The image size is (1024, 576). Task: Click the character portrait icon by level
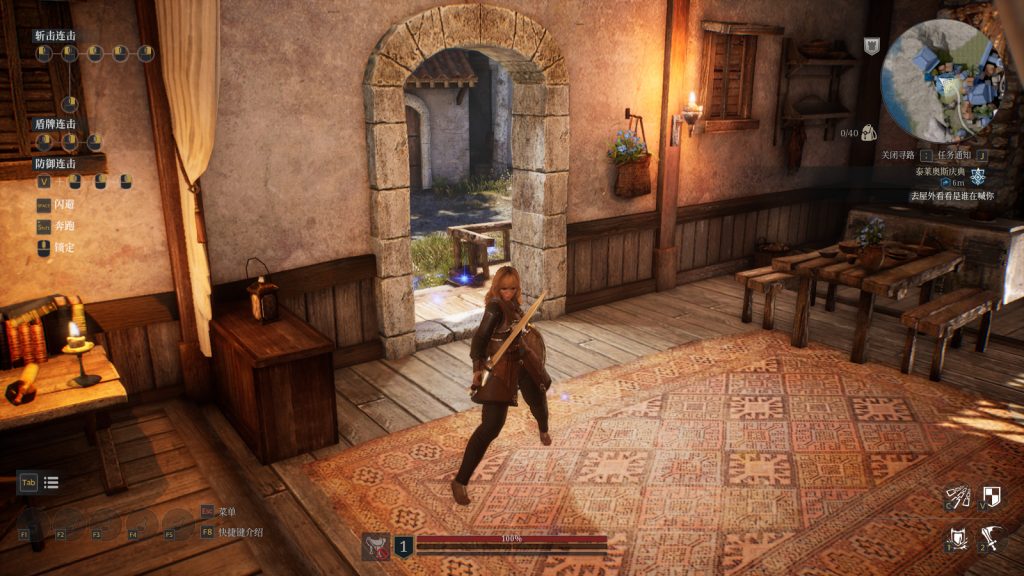[376, 545]
